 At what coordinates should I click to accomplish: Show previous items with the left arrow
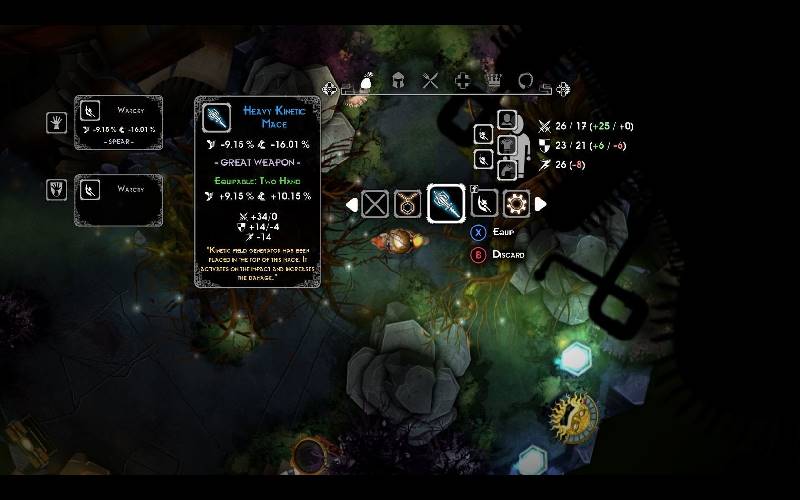(351, 204)
